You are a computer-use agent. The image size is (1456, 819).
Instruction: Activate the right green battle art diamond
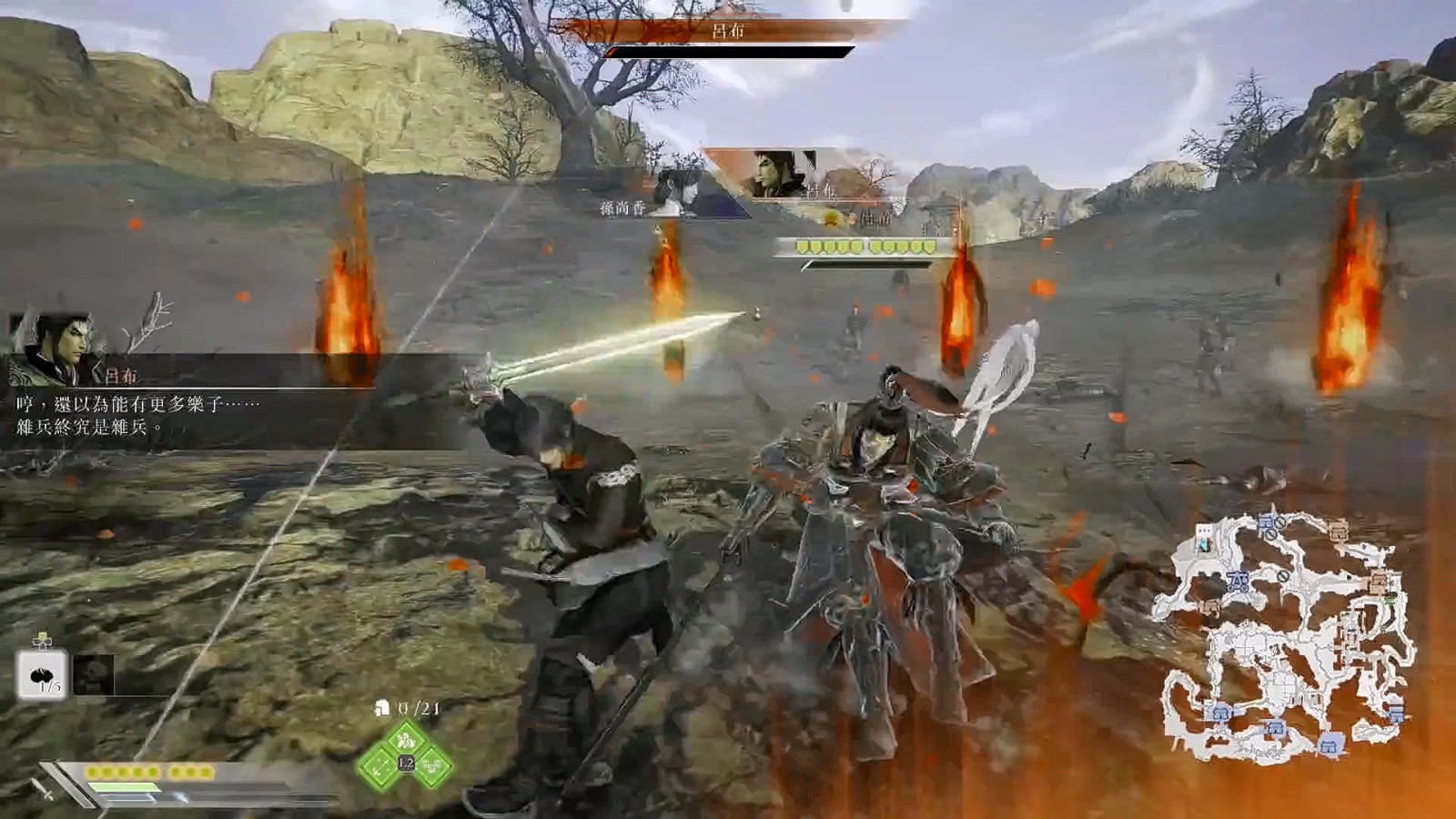[x=431, y=765]
